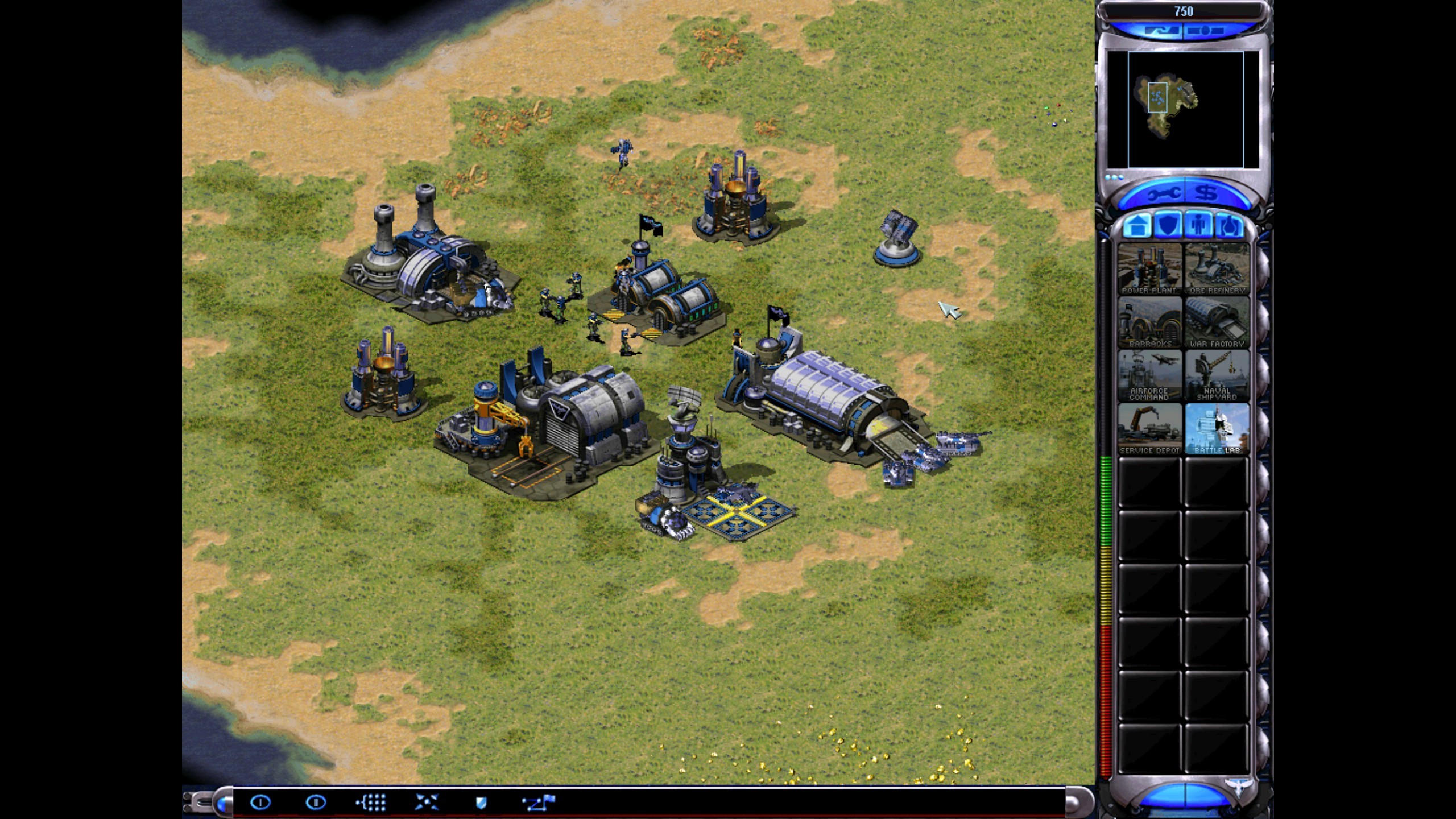
Task: Activate the type-select dot grid button
Action: coord(371,803)
